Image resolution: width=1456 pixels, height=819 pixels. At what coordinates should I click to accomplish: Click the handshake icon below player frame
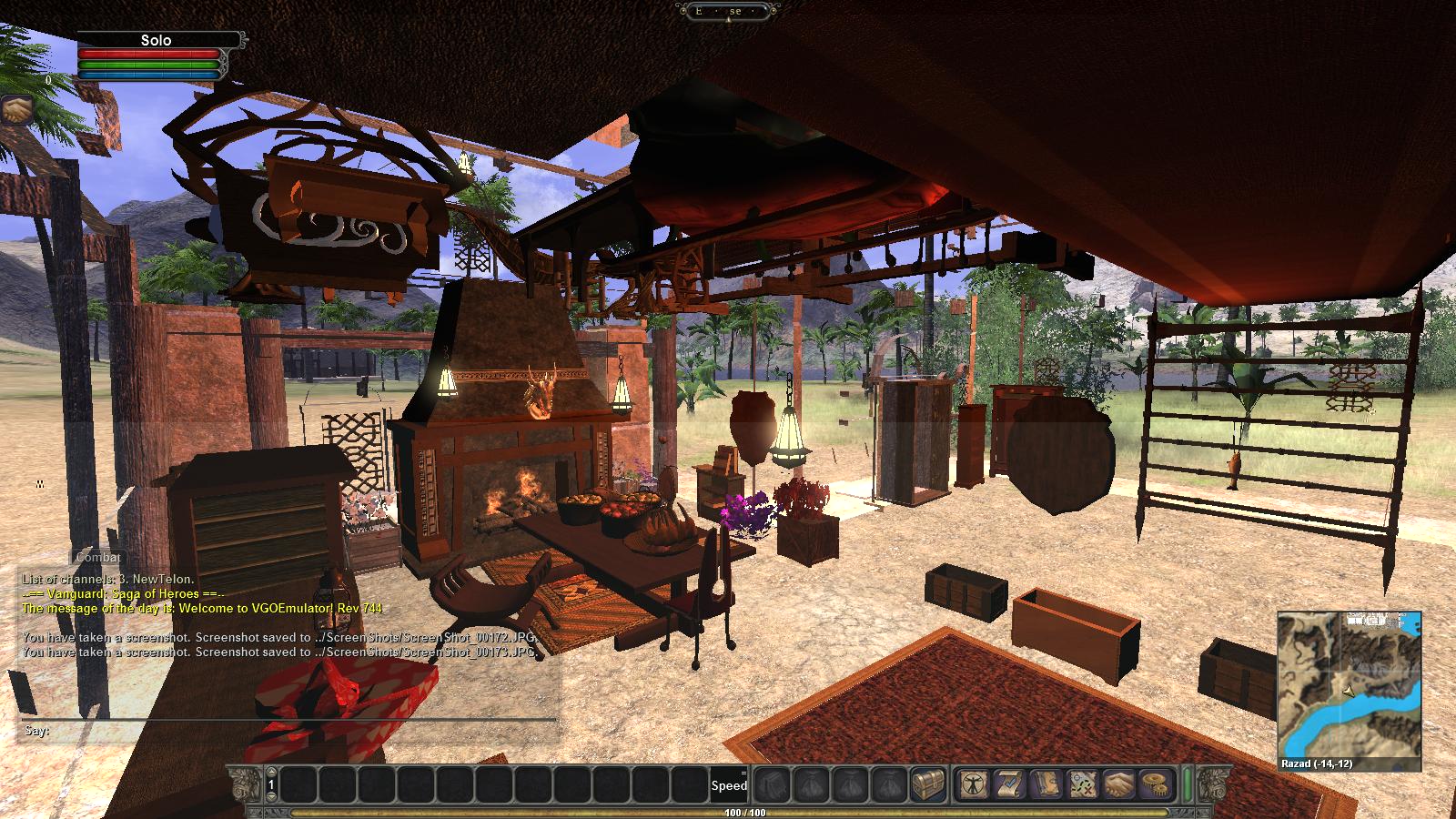(15, 110)
